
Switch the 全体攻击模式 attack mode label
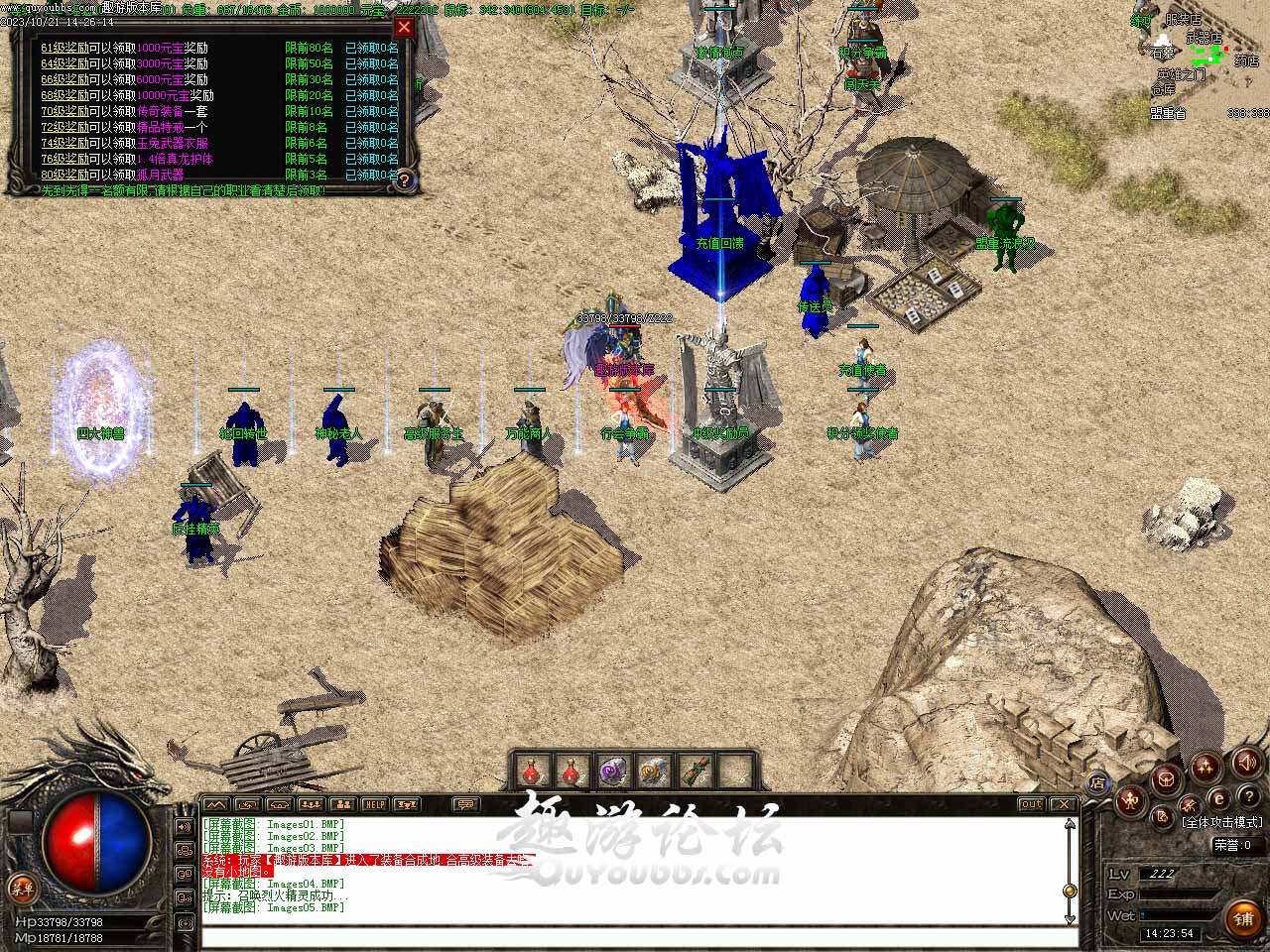coord(1221,822)
